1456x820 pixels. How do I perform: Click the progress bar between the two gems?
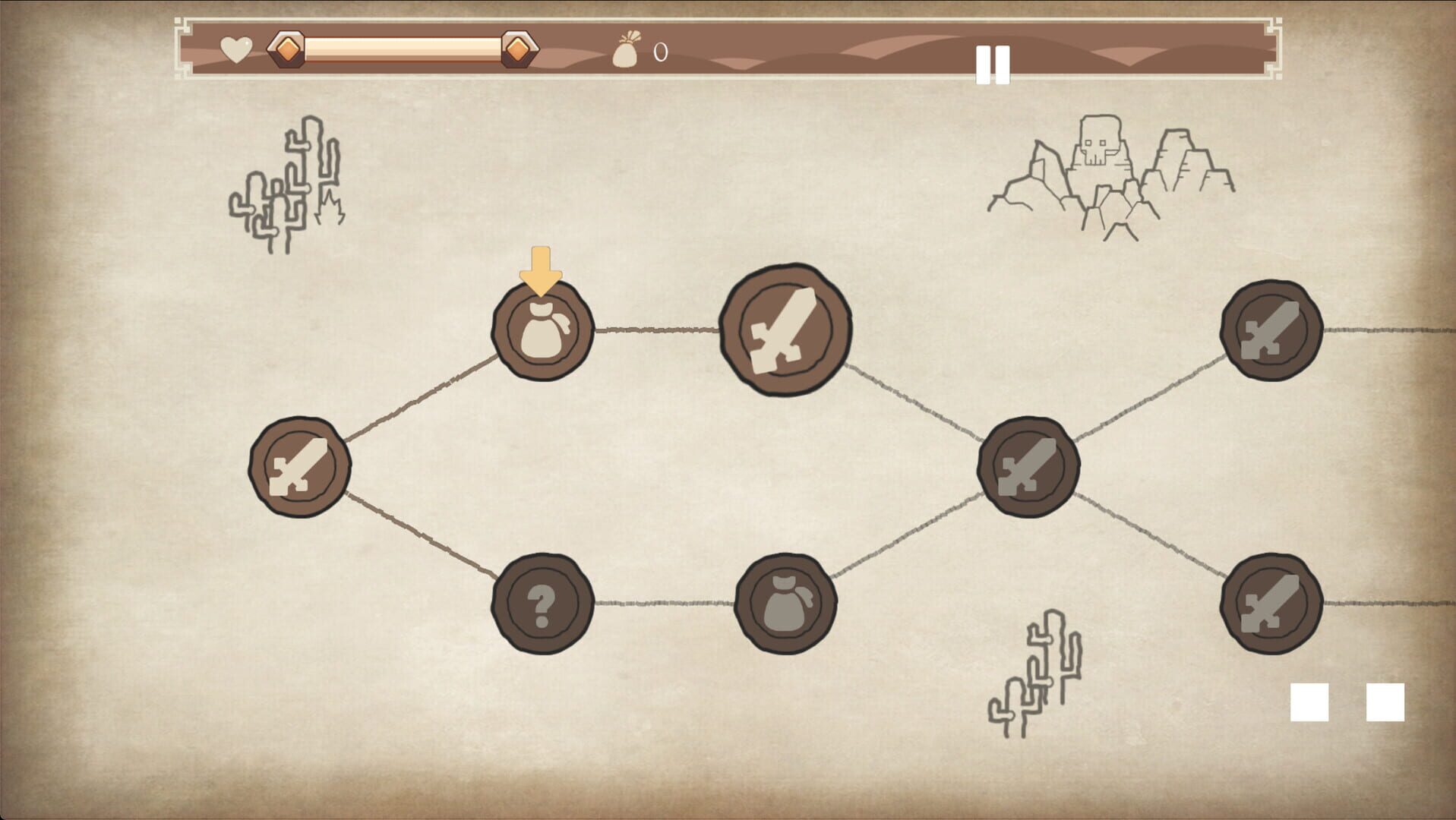tap(403, 49)
